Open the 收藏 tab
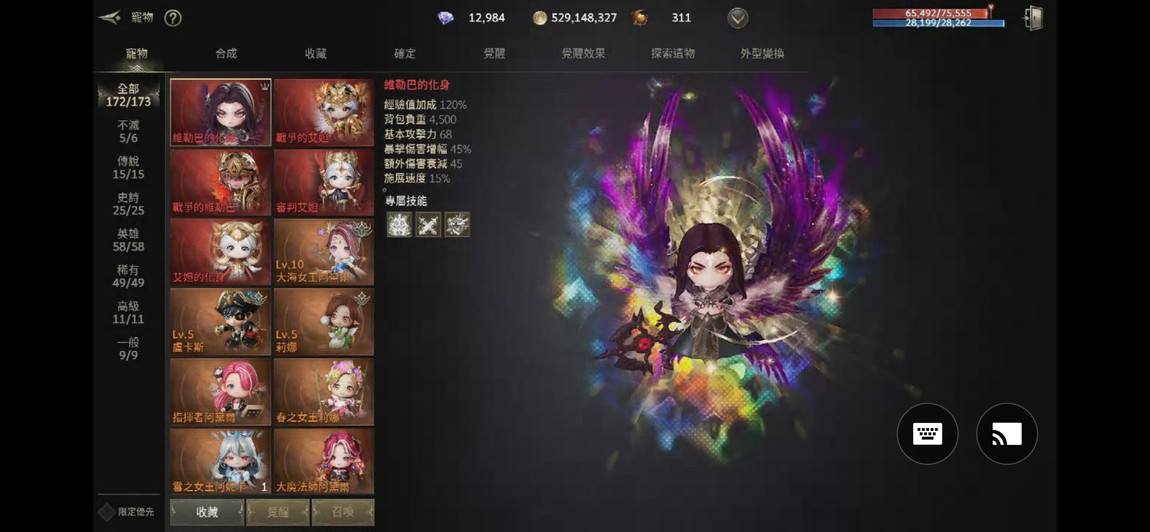1150x532 pixels. click(316, 53)
